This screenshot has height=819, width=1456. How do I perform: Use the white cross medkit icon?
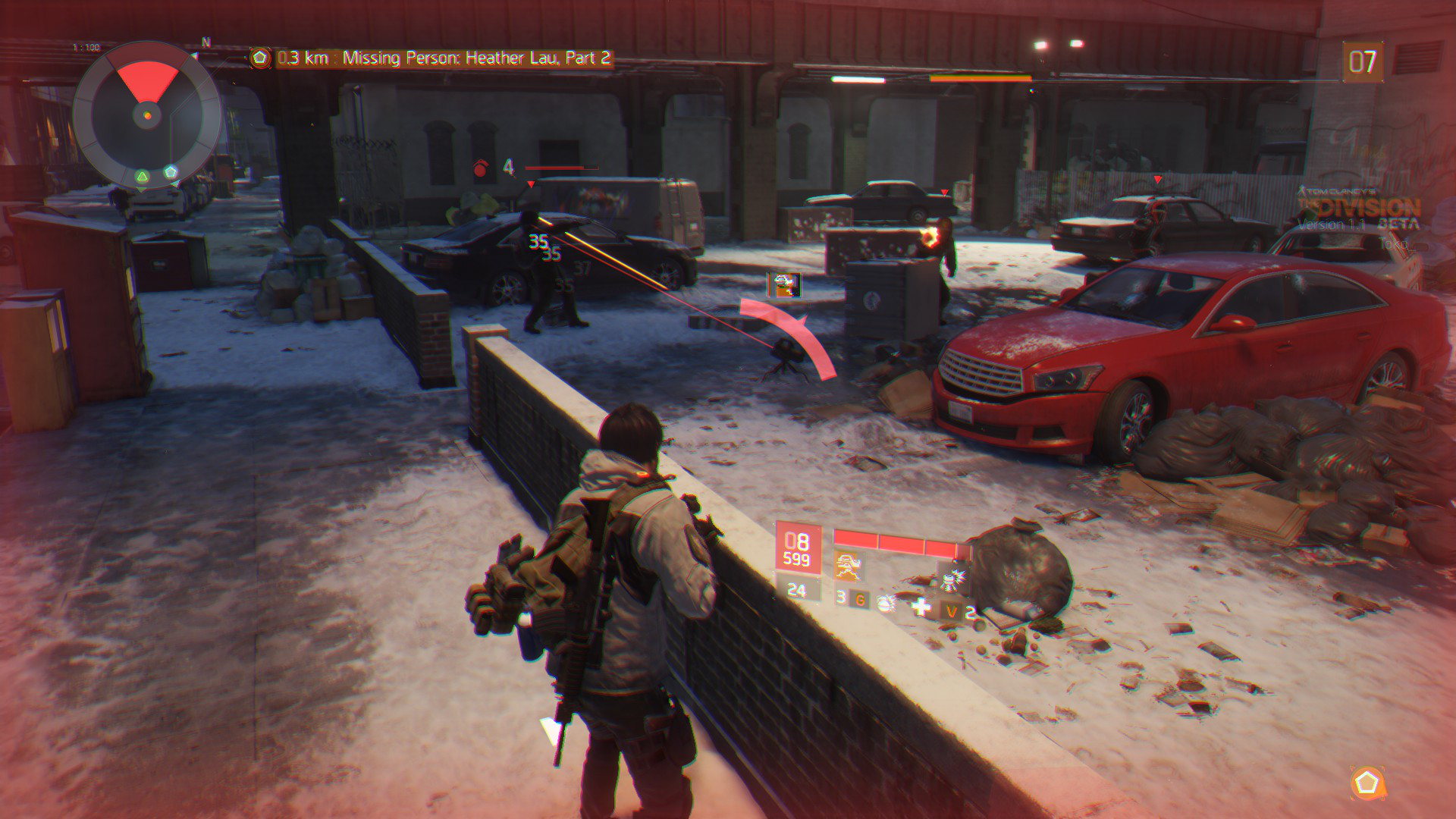point(921,606)
